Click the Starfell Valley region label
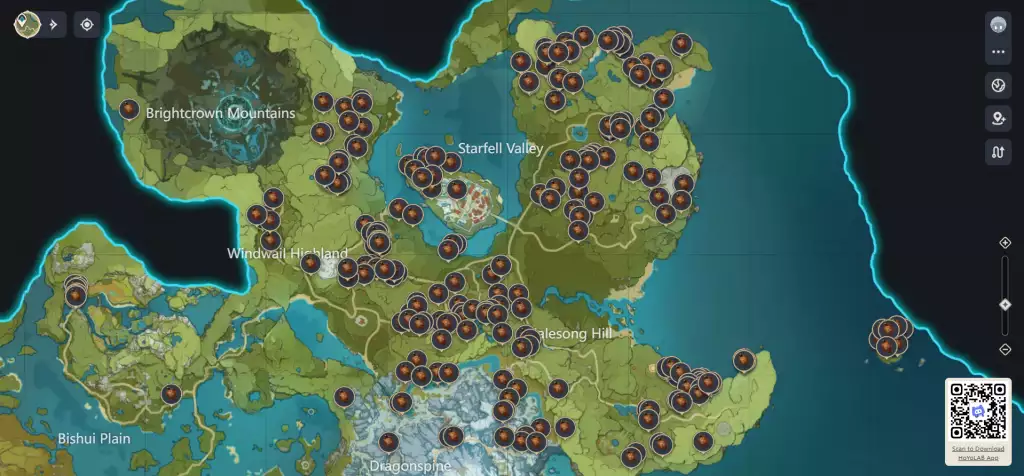1024x476 pixels. 500,148
